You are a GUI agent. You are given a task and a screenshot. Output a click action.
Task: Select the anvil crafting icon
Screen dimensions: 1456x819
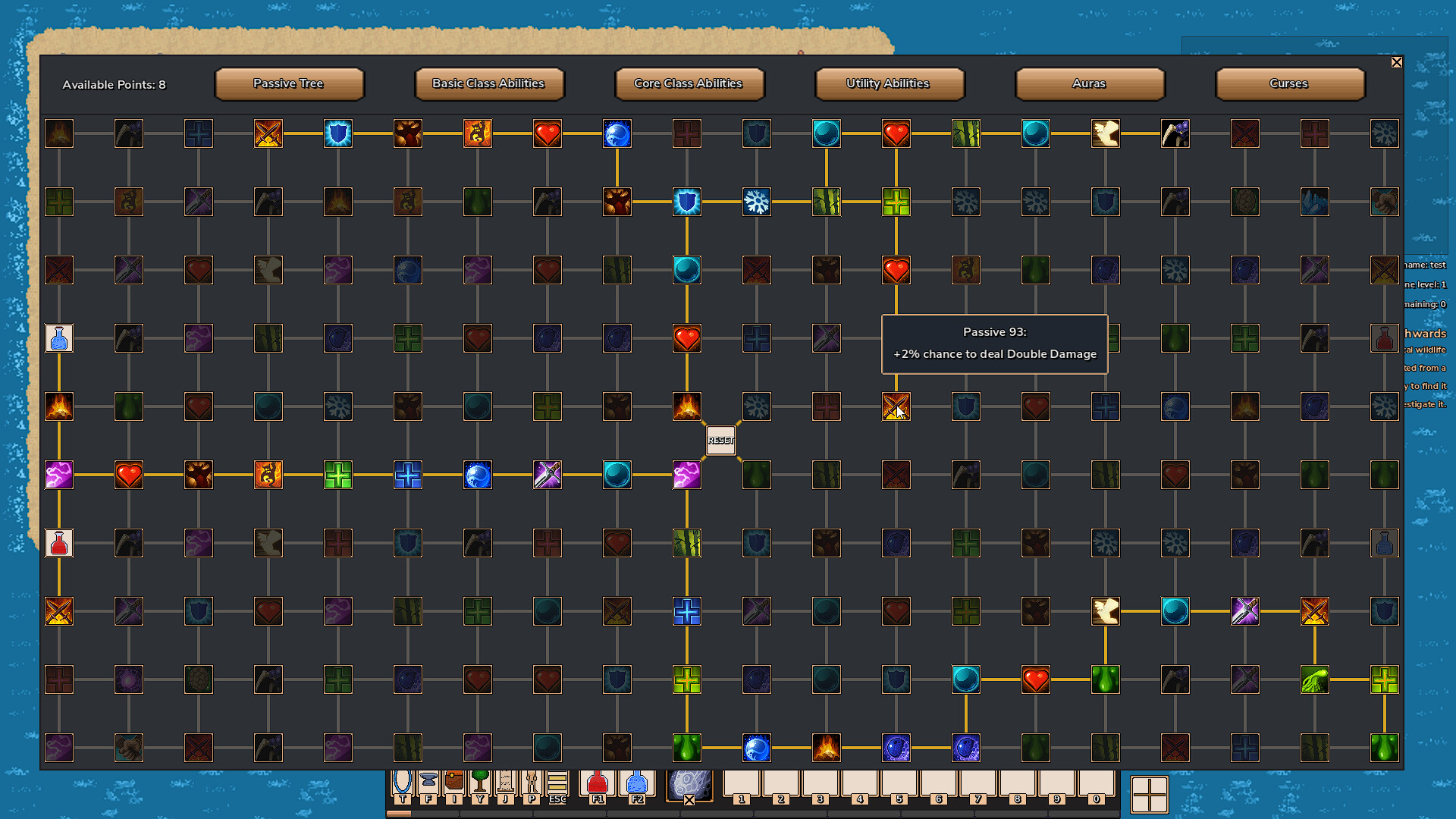pos(430,781)
